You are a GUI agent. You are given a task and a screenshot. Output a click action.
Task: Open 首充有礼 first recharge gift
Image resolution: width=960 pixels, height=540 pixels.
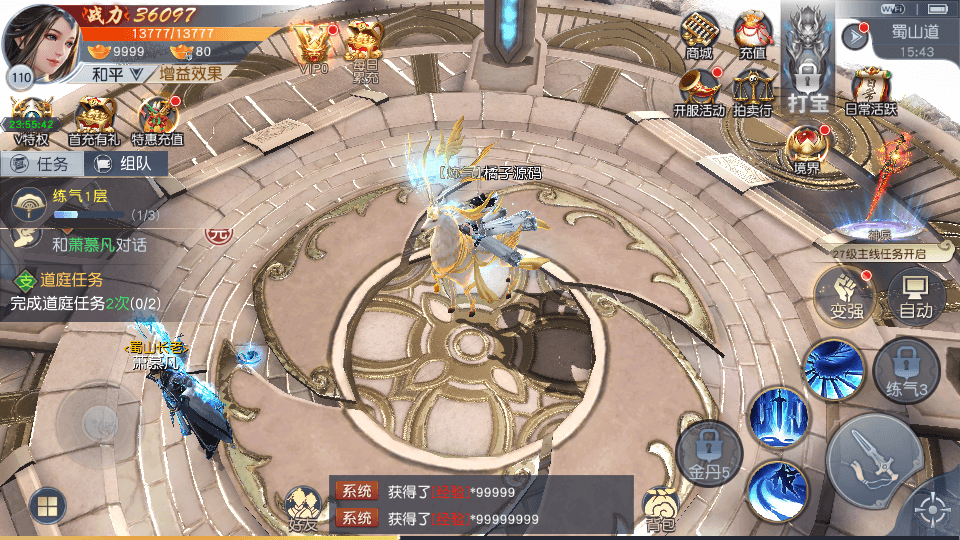[x=96, y=121]
